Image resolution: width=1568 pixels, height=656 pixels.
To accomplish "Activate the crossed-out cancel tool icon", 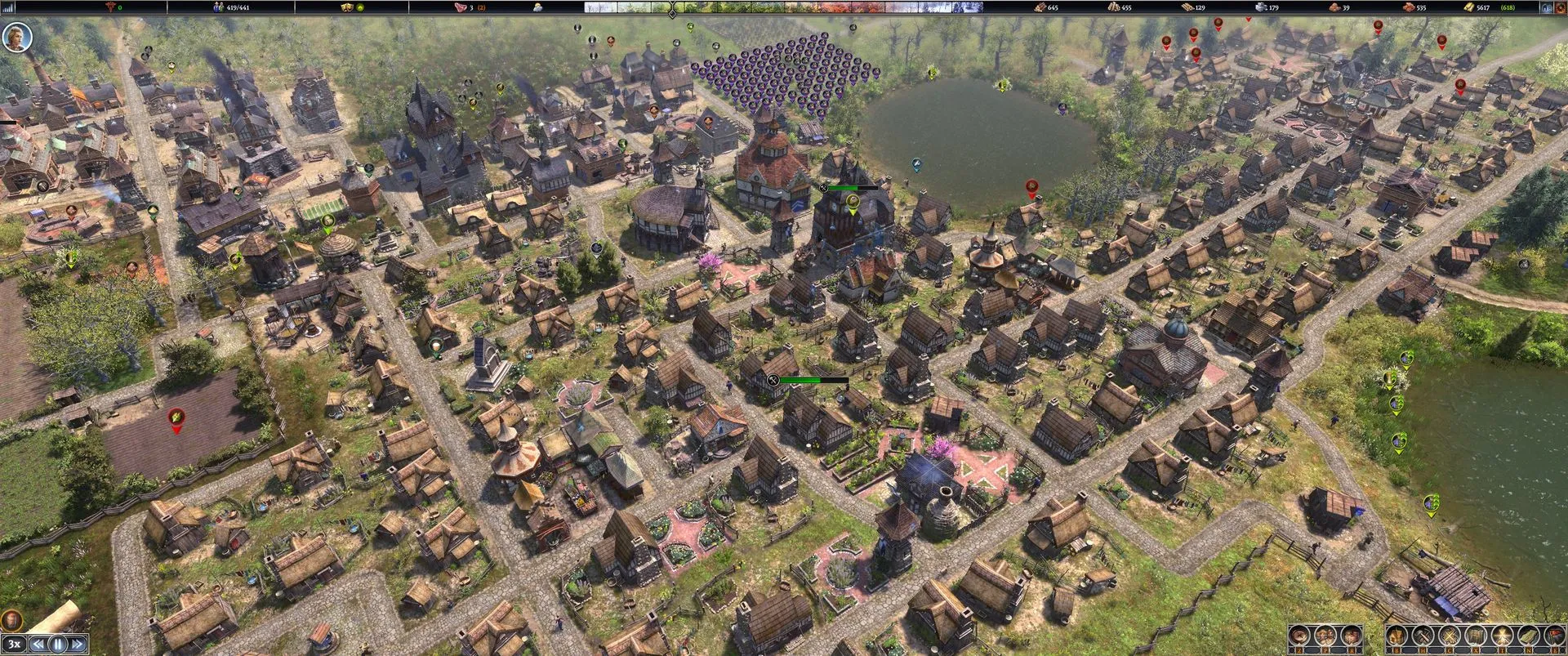I will click(x=1450, y=636).
